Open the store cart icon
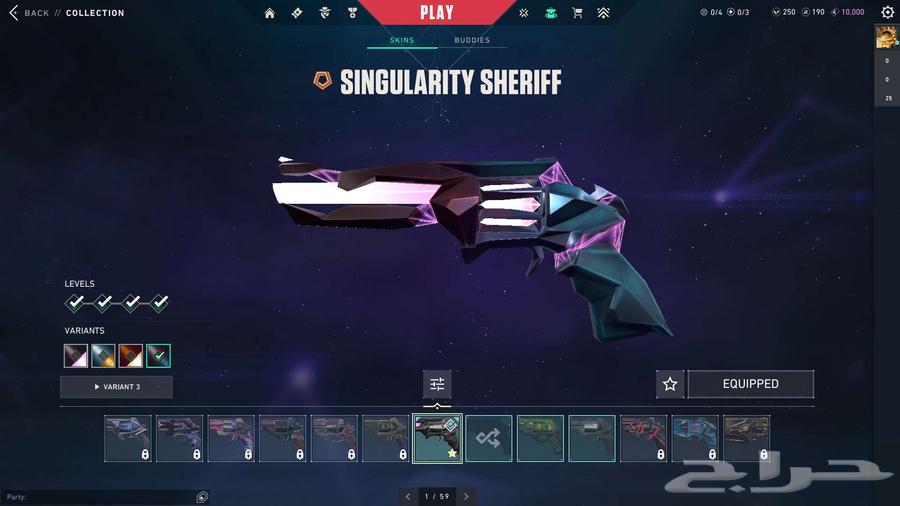Screen dimensions: 900x506 click(577, 13)
